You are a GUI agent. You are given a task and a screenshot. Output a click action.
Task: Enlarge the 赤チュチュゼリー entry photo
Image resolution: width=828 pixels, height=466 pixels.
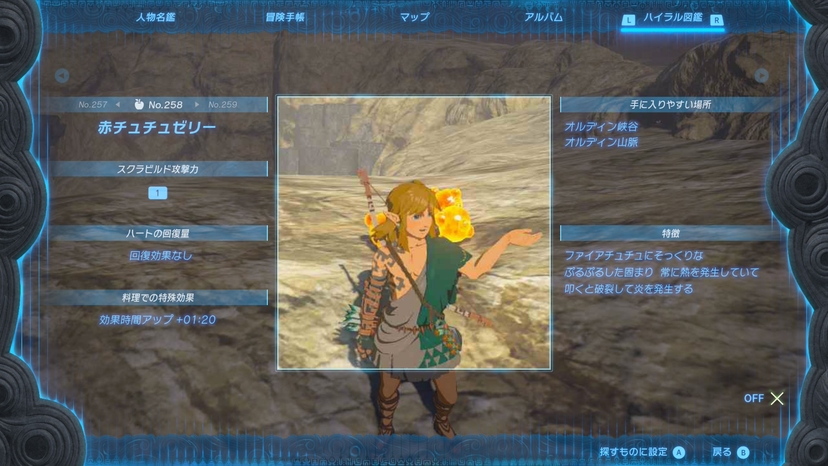click(413, 232)
